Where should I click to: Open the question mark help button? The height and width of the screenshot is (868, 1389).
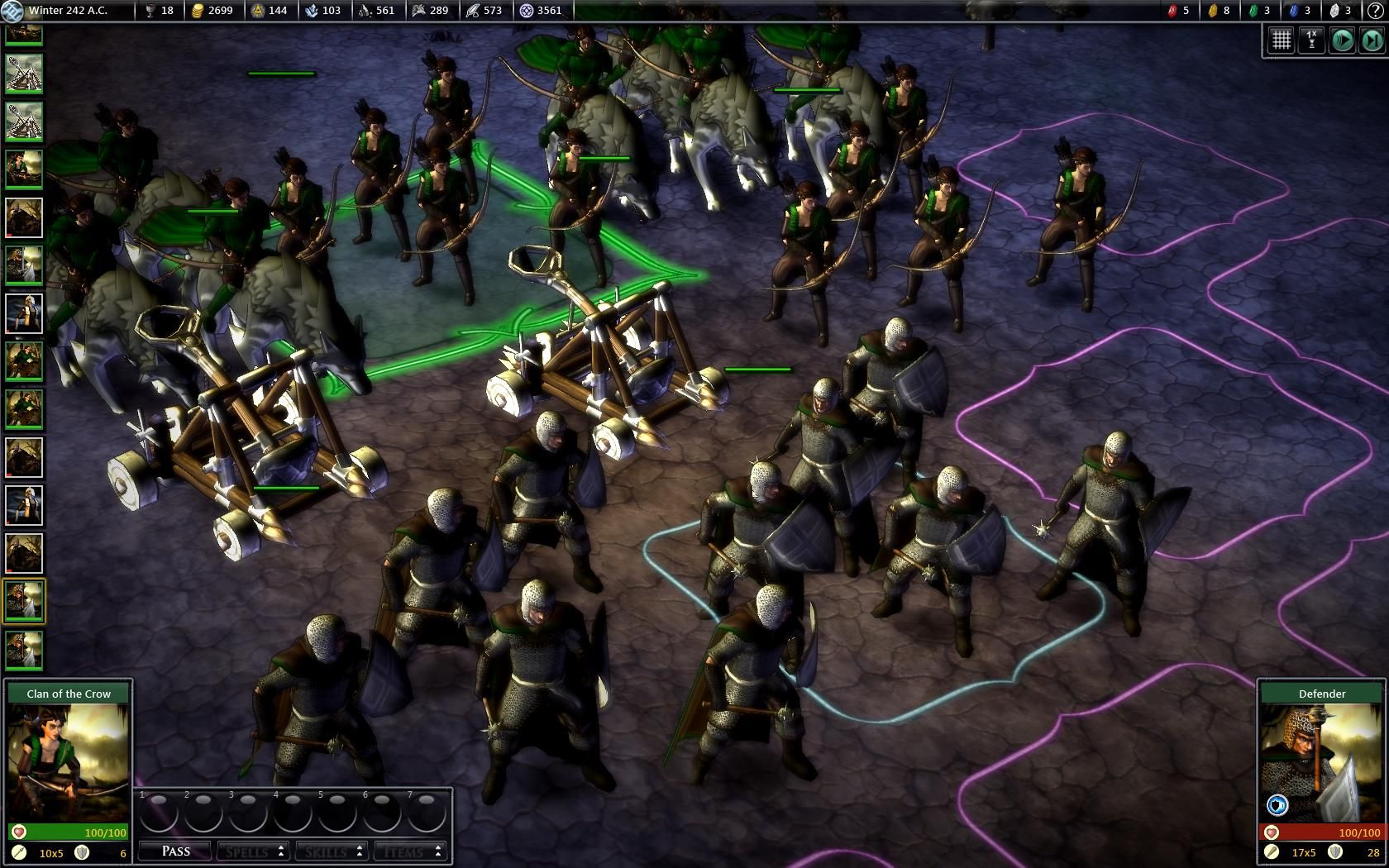(x=1377, y=11)
